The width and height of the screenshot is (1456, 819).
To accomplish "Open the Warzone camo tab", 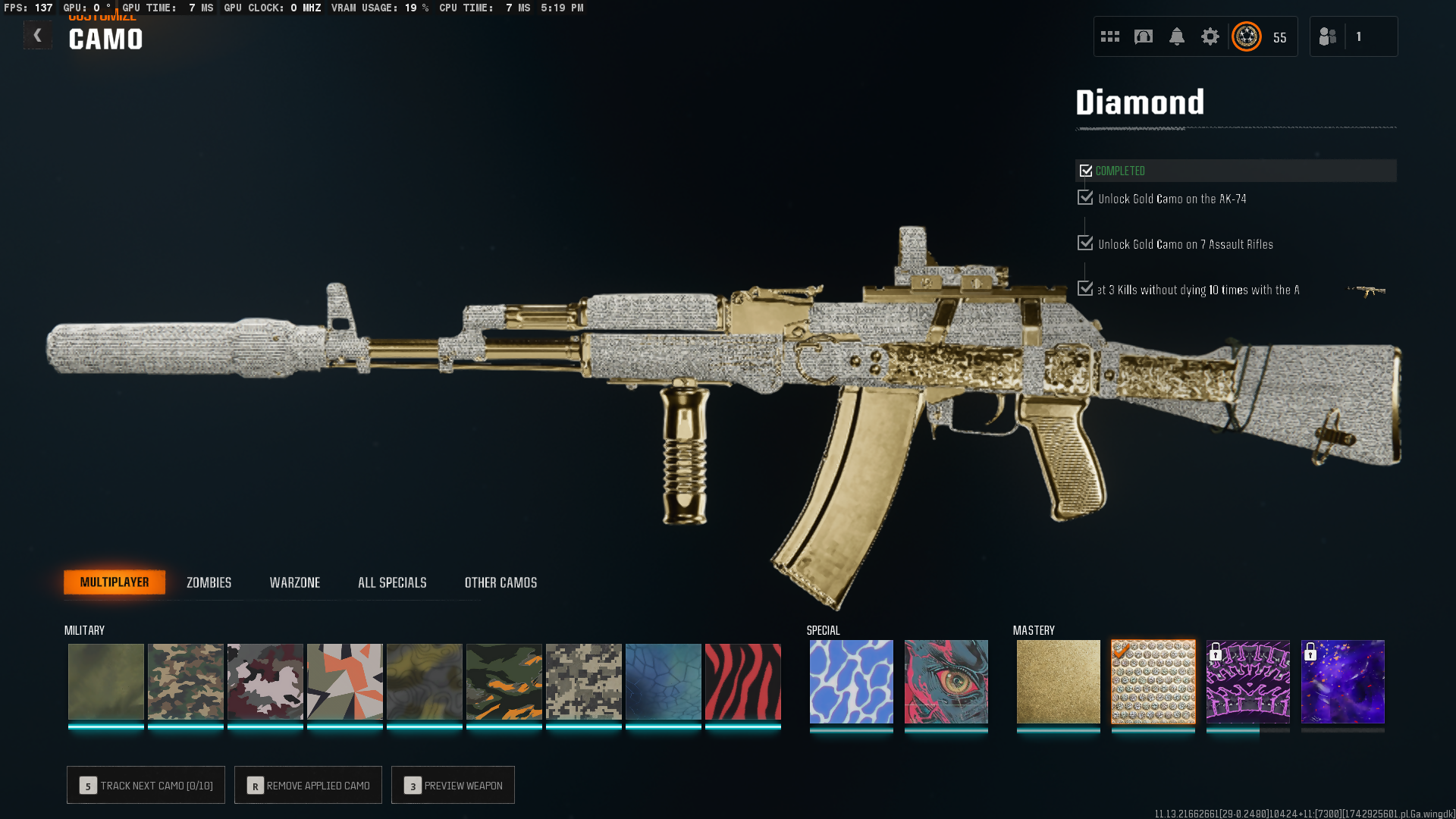I will point(295,582).
